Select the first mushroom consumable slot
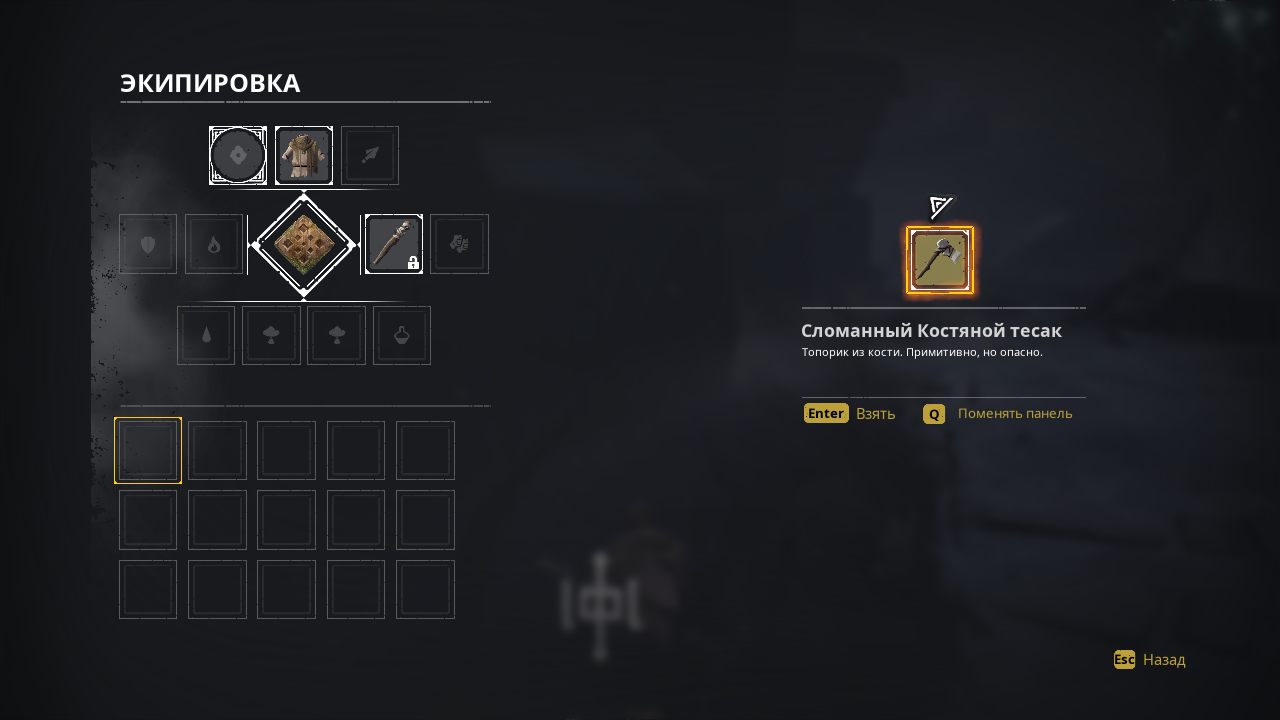The width and height of the screenshot is (1280, 720). pyautogui.click(x=271, y=335)
